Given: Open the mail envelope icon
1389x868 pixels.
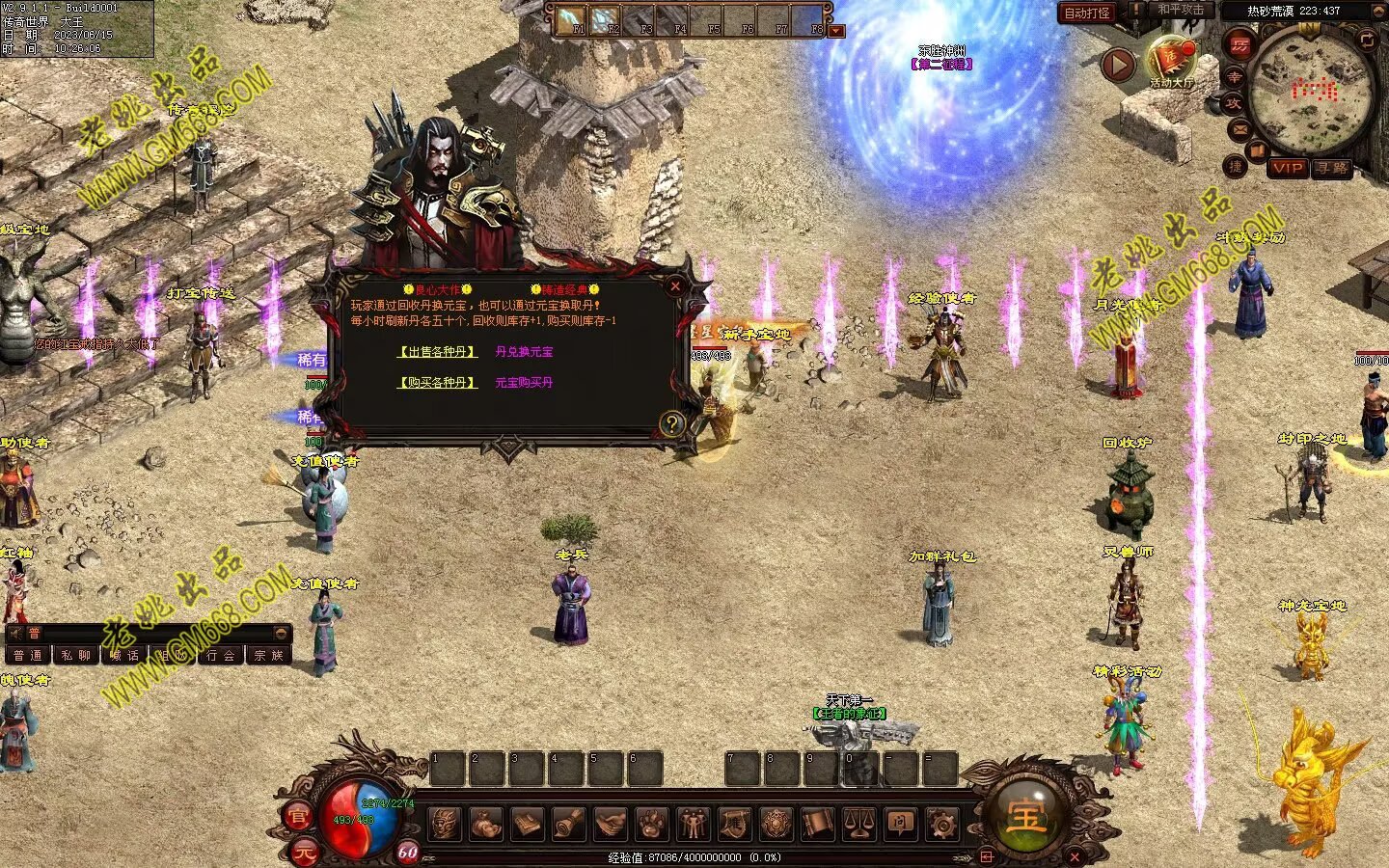Looking at the screenshot, I should point(1239,128).
